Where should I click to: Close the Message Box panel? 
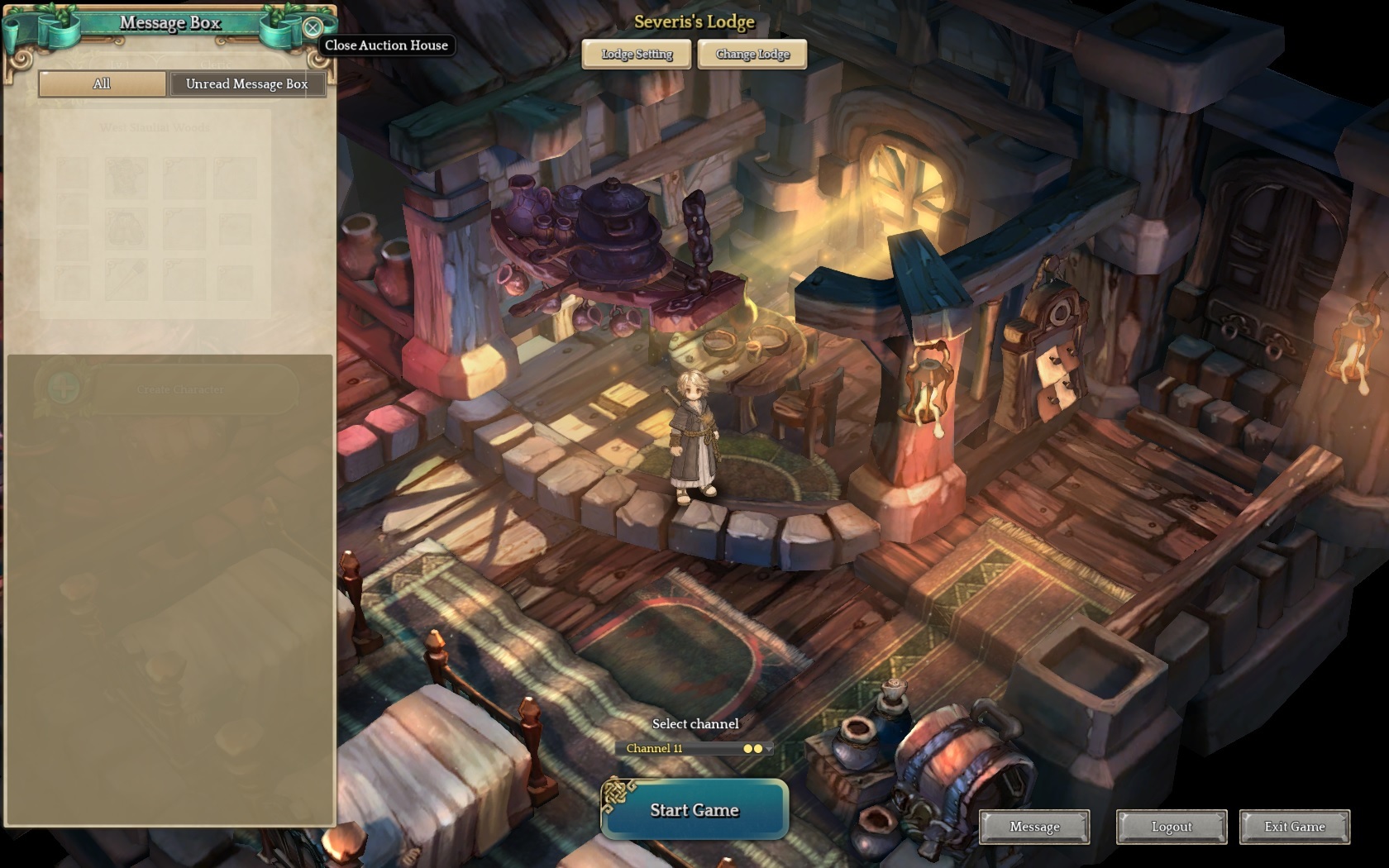point(313,27)
